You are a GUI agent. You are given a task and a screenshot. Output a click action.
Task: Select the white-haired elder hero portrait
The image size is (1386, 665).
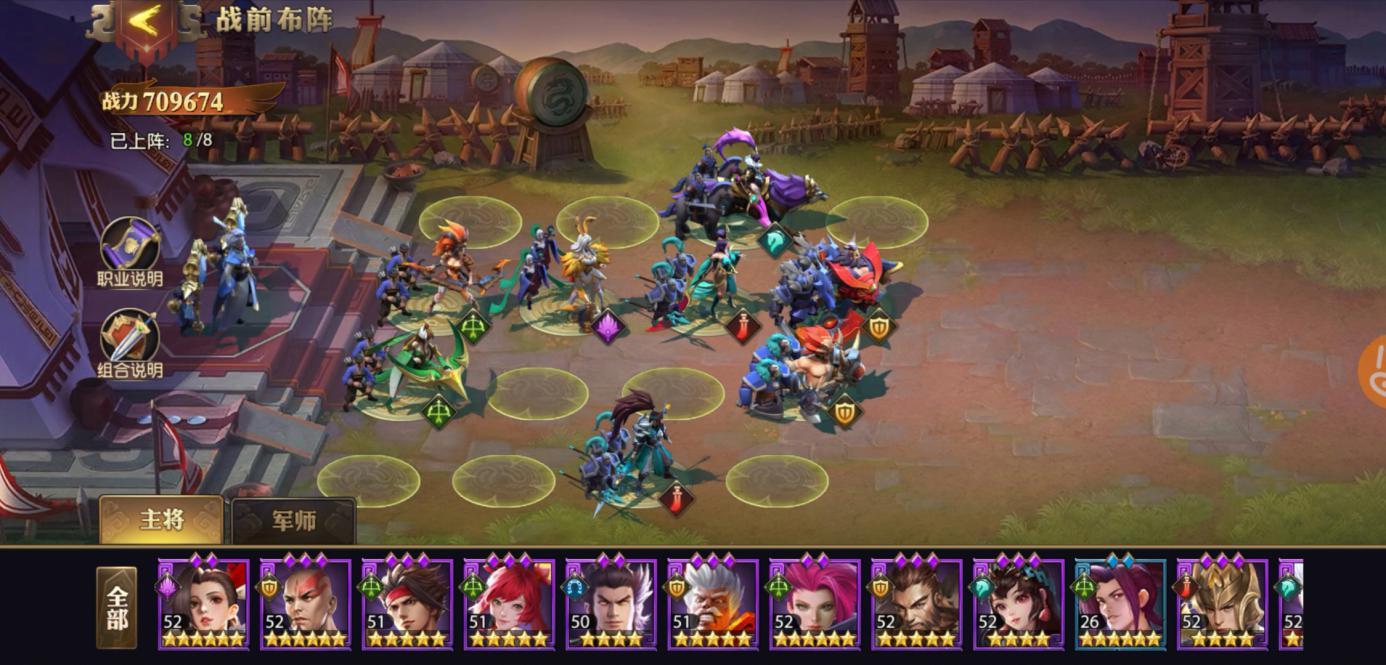[713, 604]
